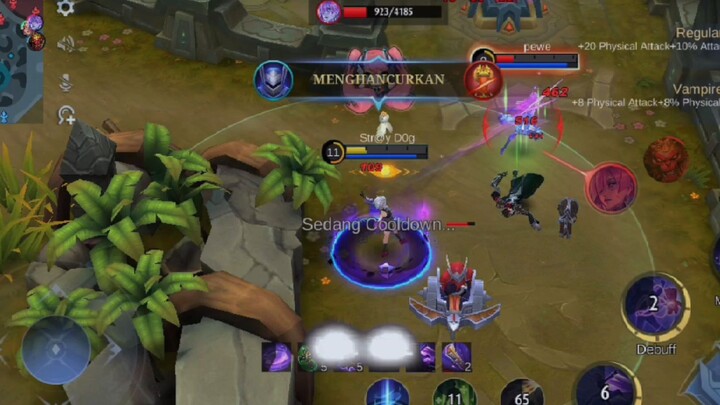Select the leftmost purple blade item slot
The height and width of the screenshot is (405, 720).
pos(277,356)
